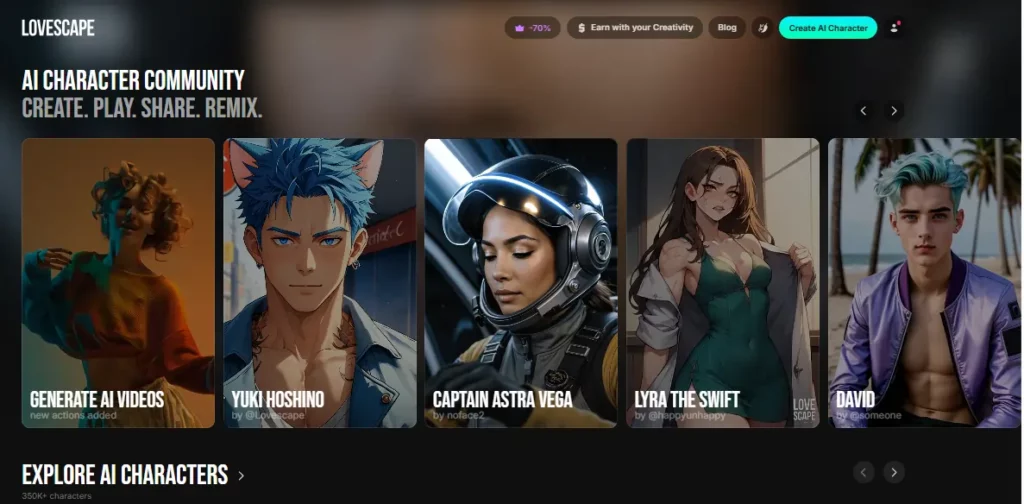Open the Generate AI Videos card
This screenshot has height=504, width=1024.
point(118,283)
